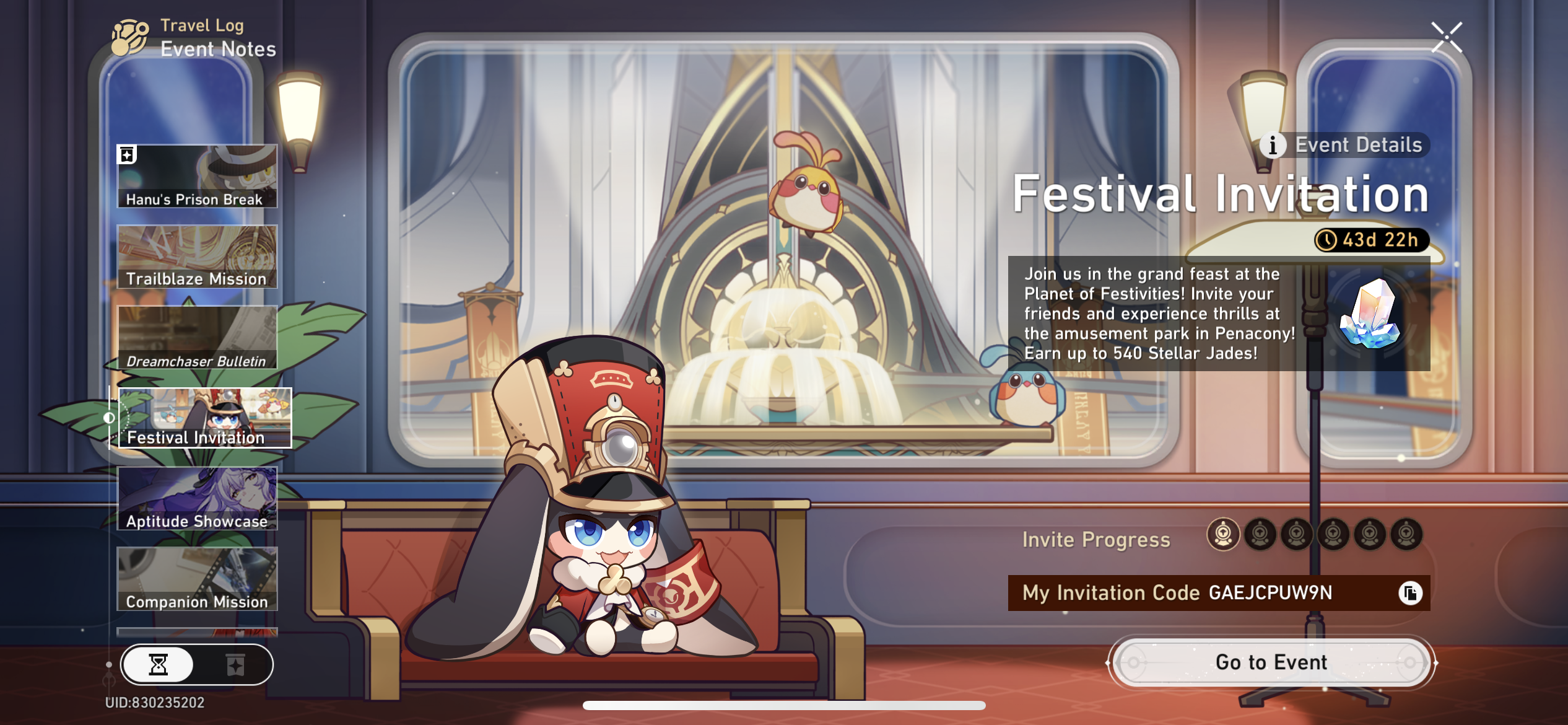Select the Festival Invitation event entry

204,418
